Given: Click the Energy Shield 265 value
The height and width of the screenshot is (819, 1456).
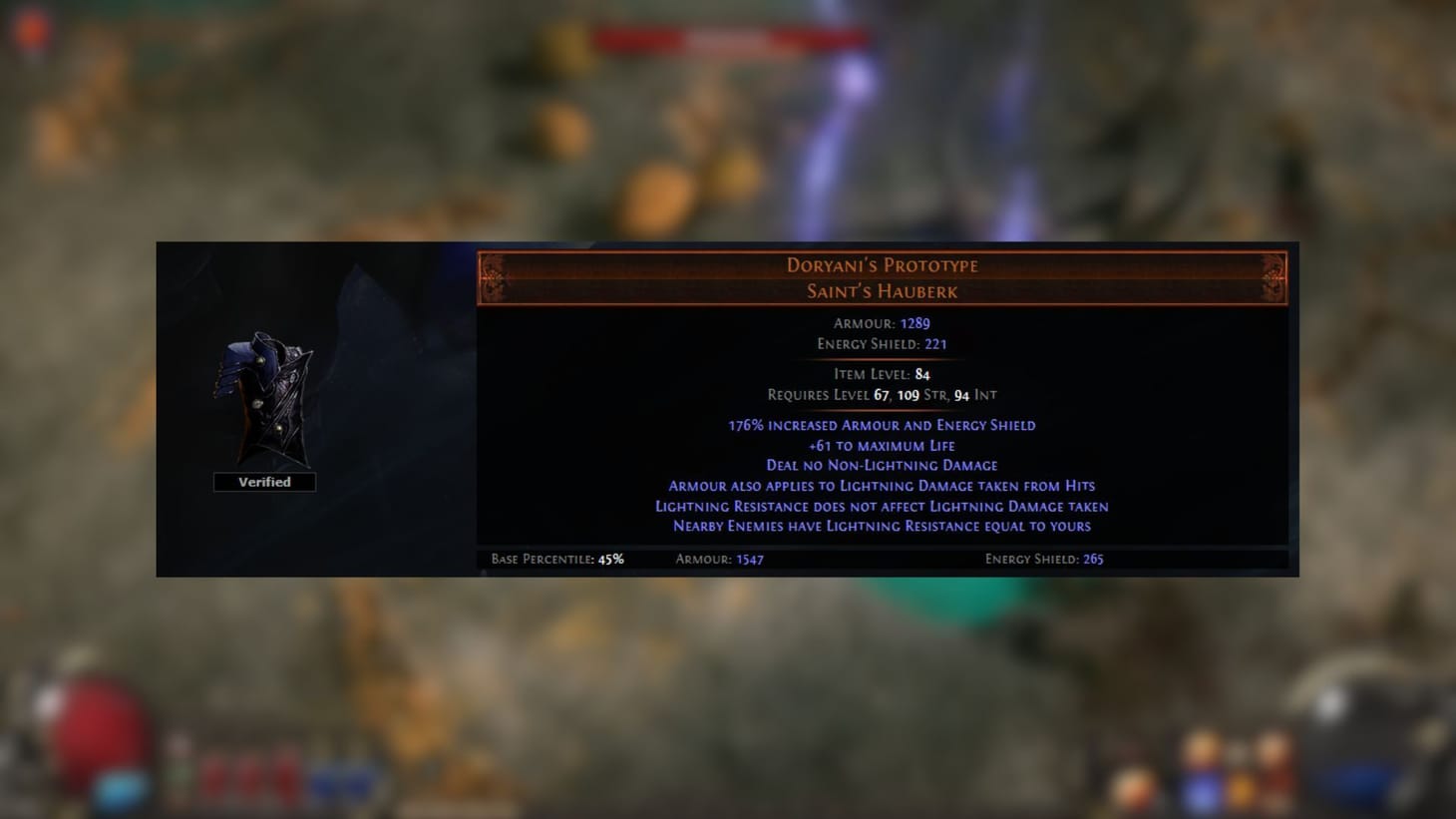Looking at the screenshot, I should (x=1092, y=560).
